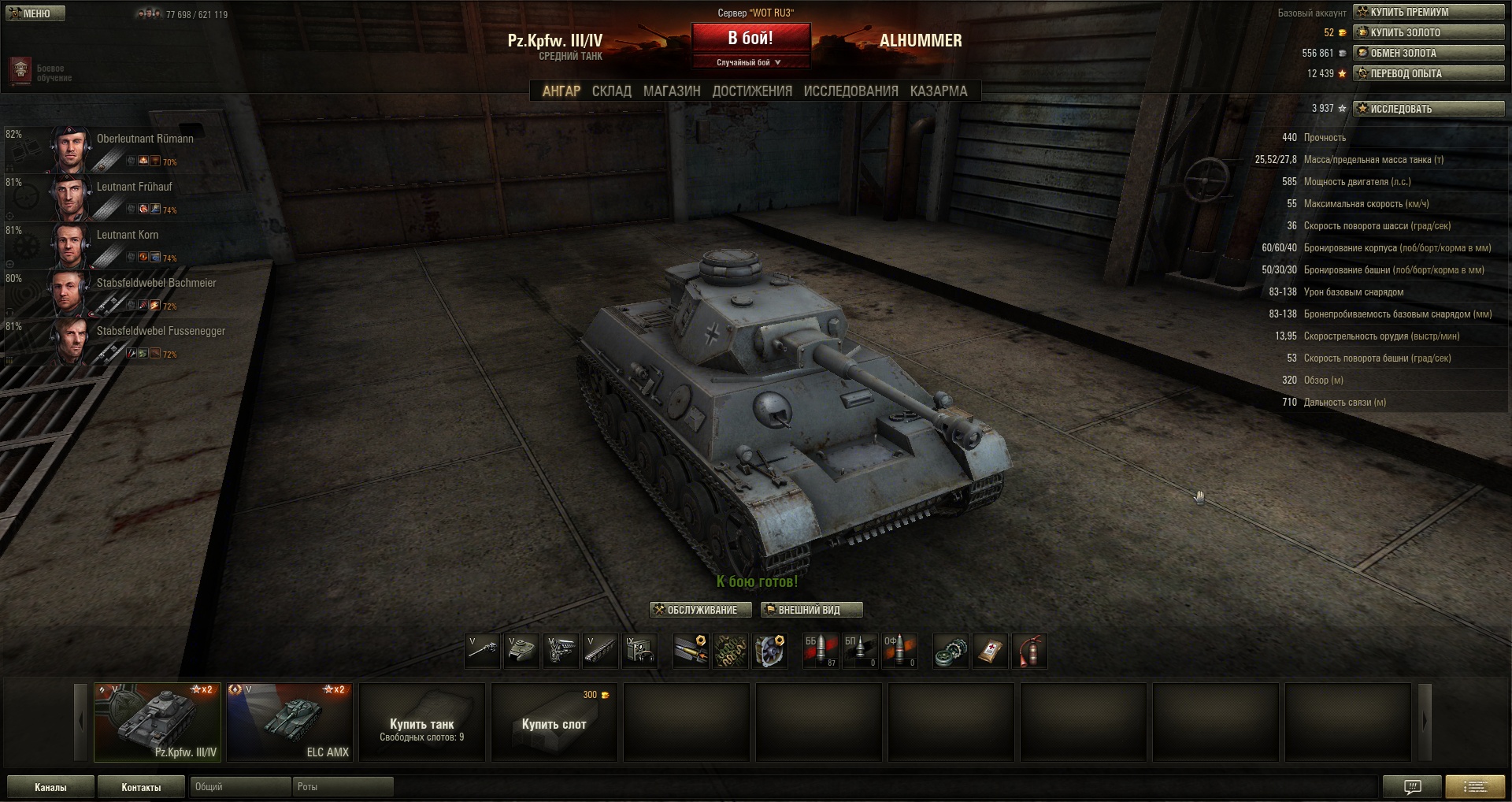Choose the Купить танк slot
Image resolution: width=1512 pixels, height=802 pixels.
(x=422, y=722)
